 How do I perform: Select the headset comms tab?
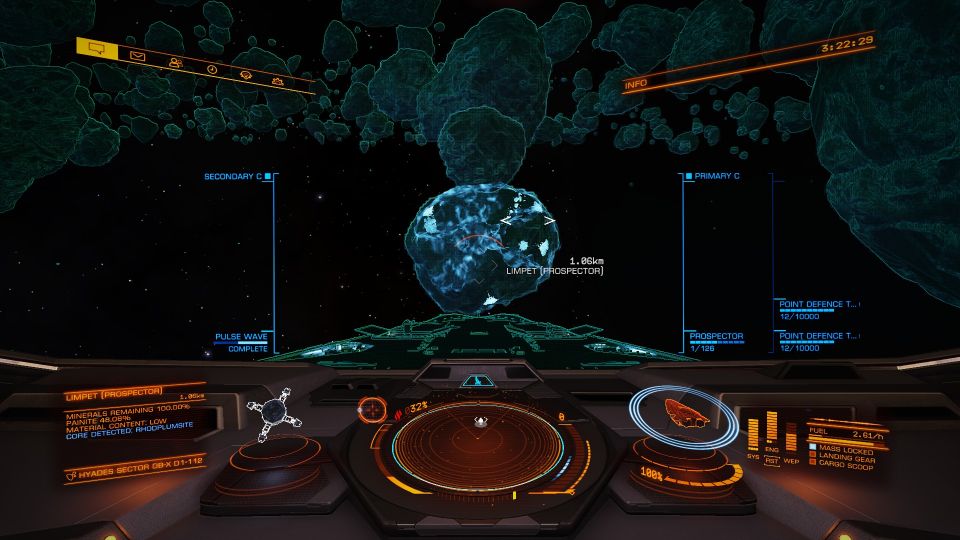(x=245, y=74)
